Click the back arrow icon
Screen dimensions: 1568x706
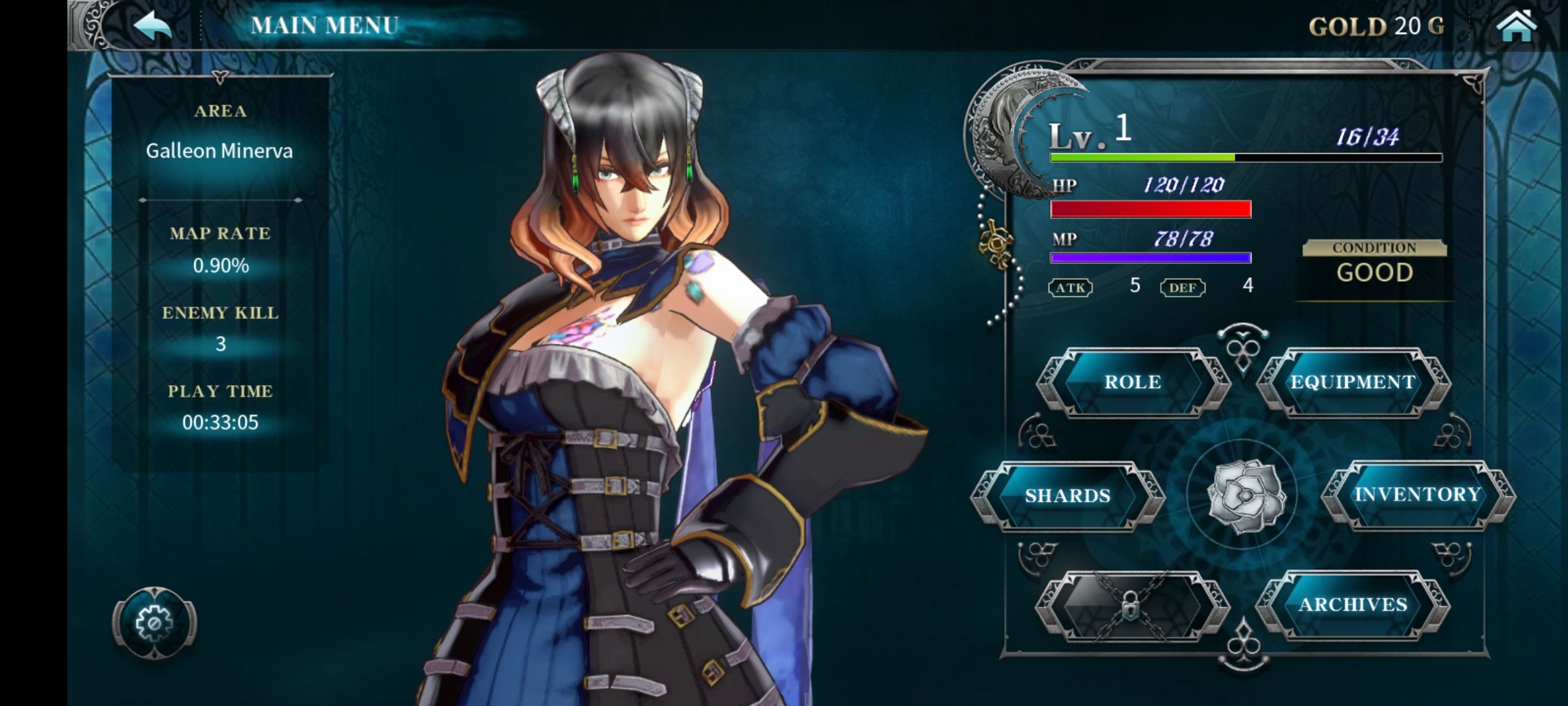click(x=152, y=26)
